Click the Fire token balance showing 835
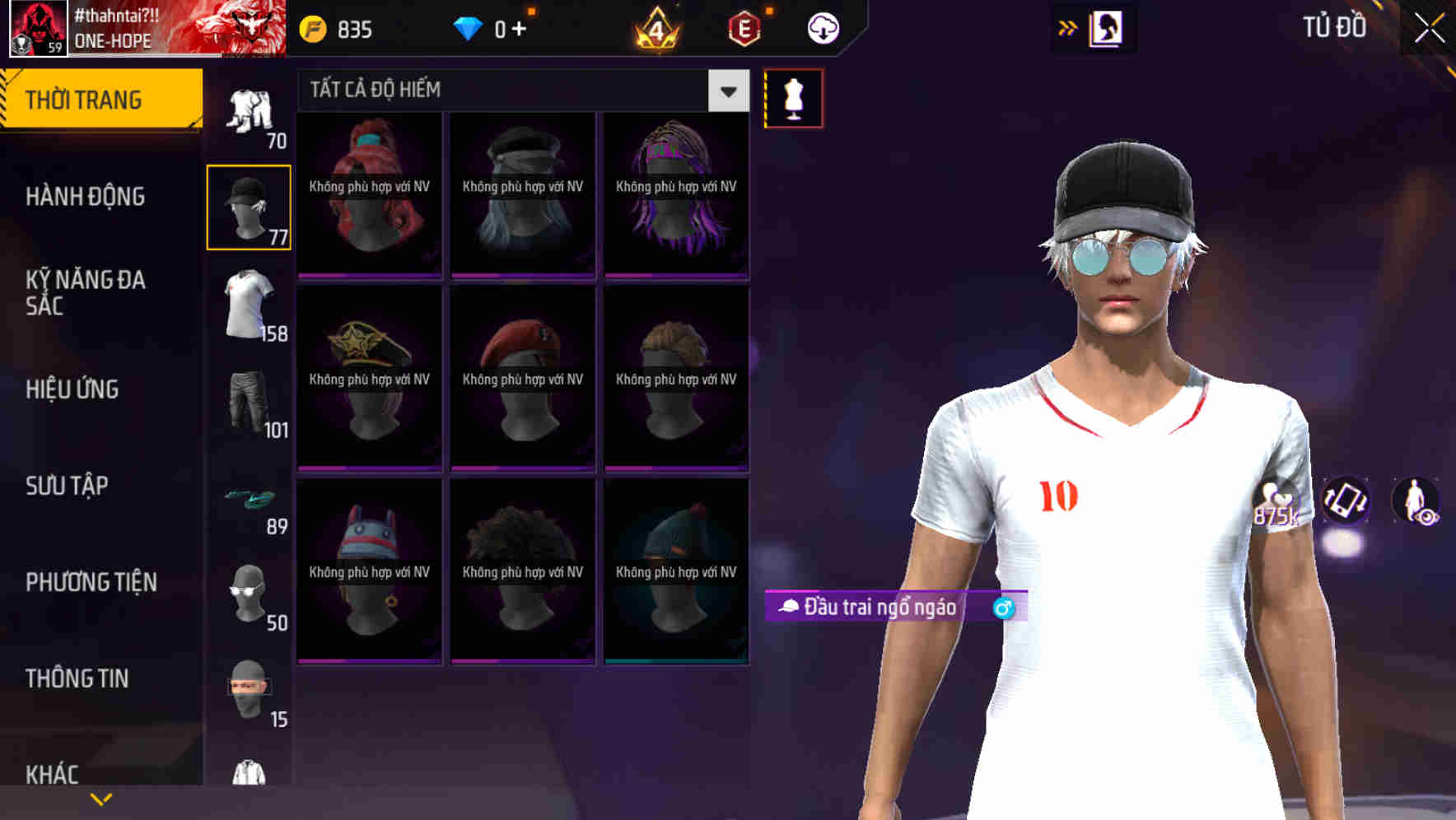The width and height of the screenshot is (1456, 820). coord(334,27)
